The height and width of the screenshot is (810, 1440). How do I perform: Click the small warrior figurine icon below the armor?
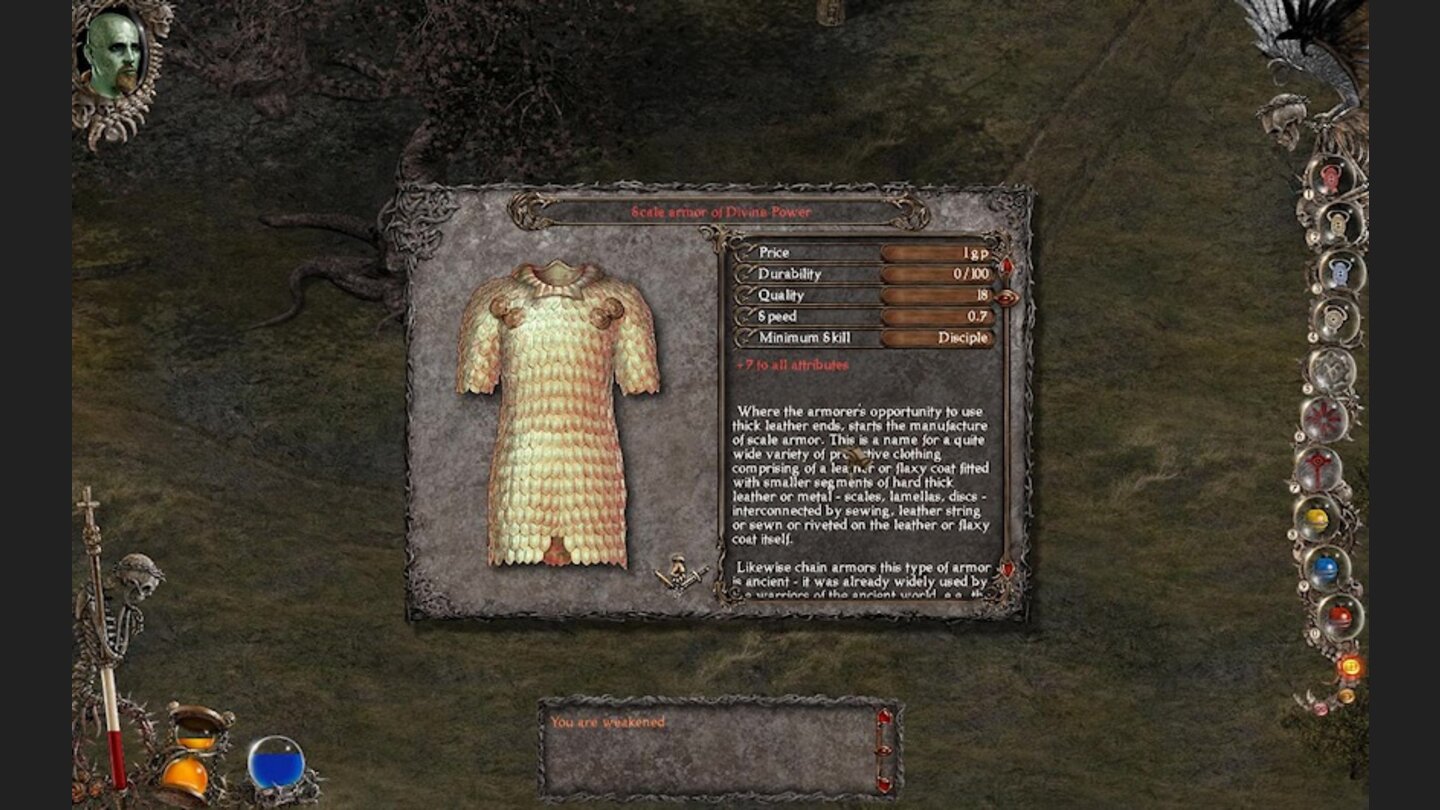pyautogui.click(x=680, y=572)
